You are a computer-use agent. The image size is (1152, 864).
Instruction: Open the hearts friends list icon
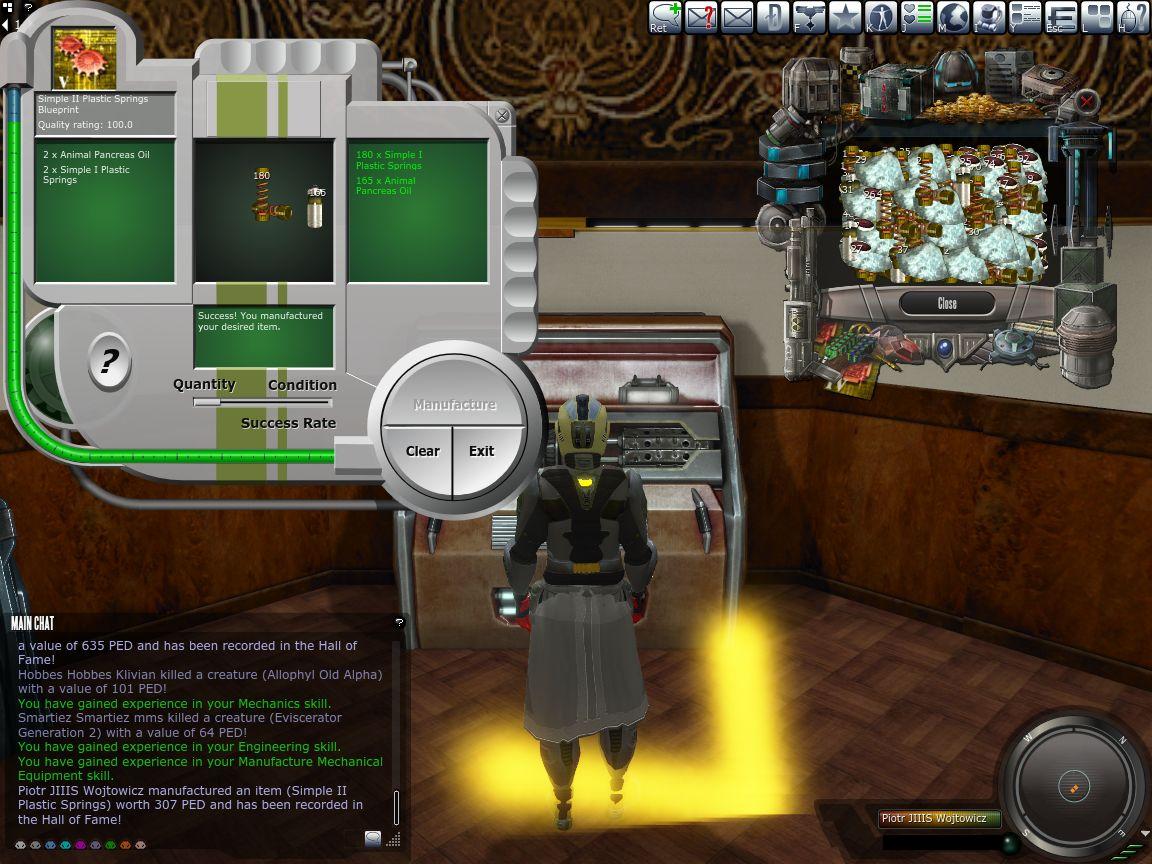tap(917, 17)
